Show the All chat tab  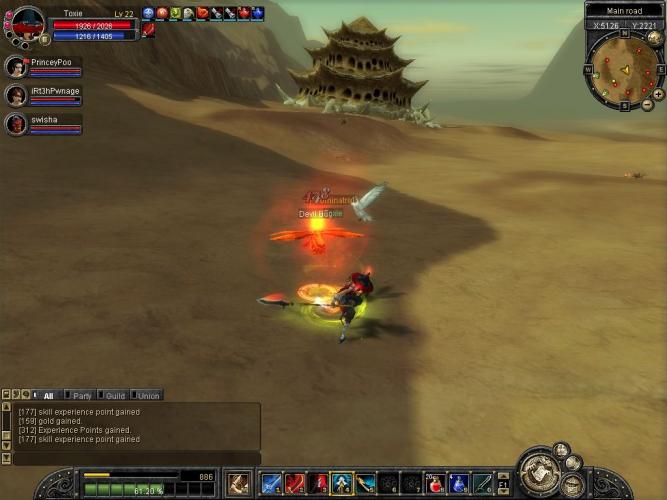(48, 396)
